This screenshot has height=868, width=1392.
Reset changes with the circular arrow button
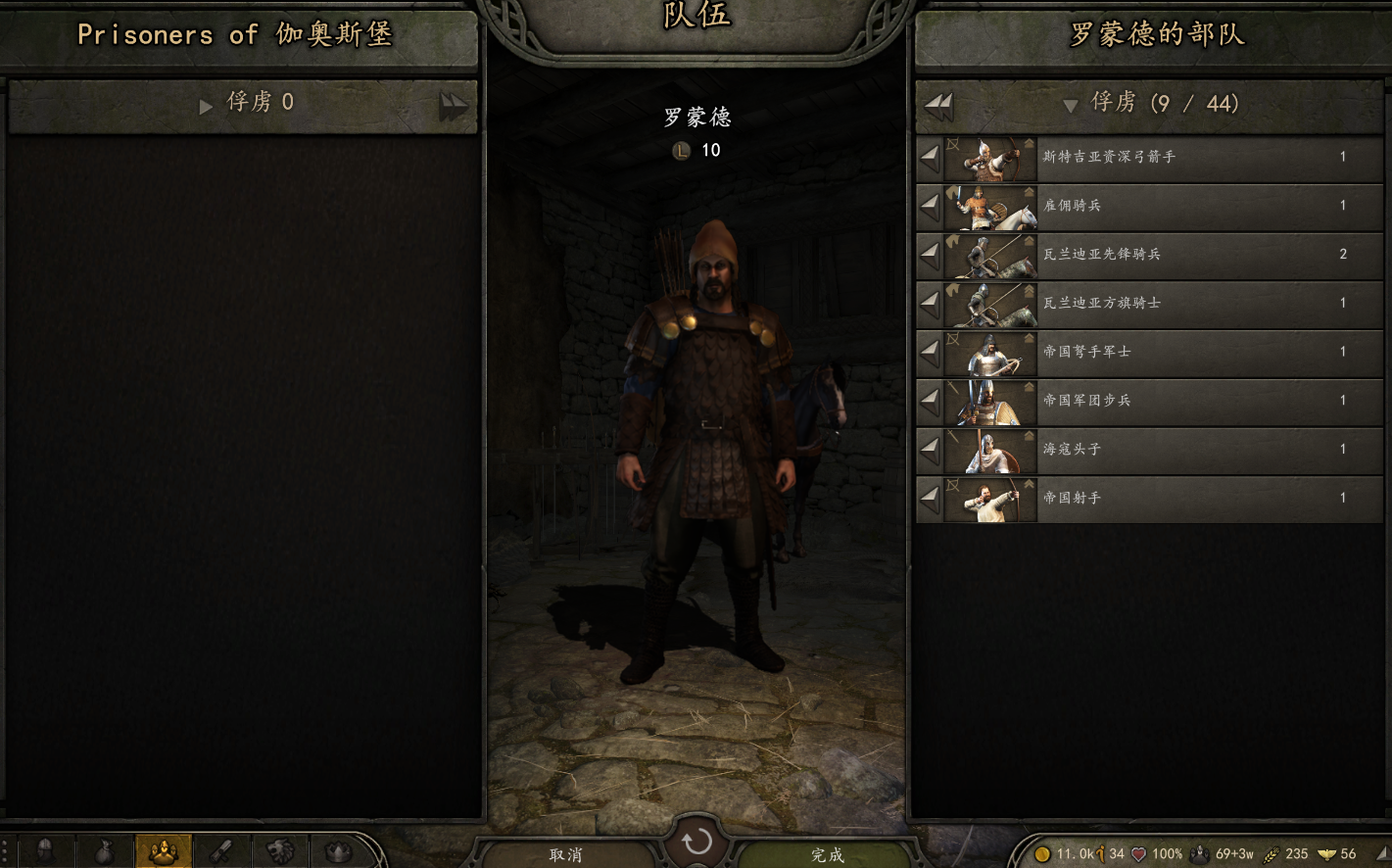pos(696,842)
